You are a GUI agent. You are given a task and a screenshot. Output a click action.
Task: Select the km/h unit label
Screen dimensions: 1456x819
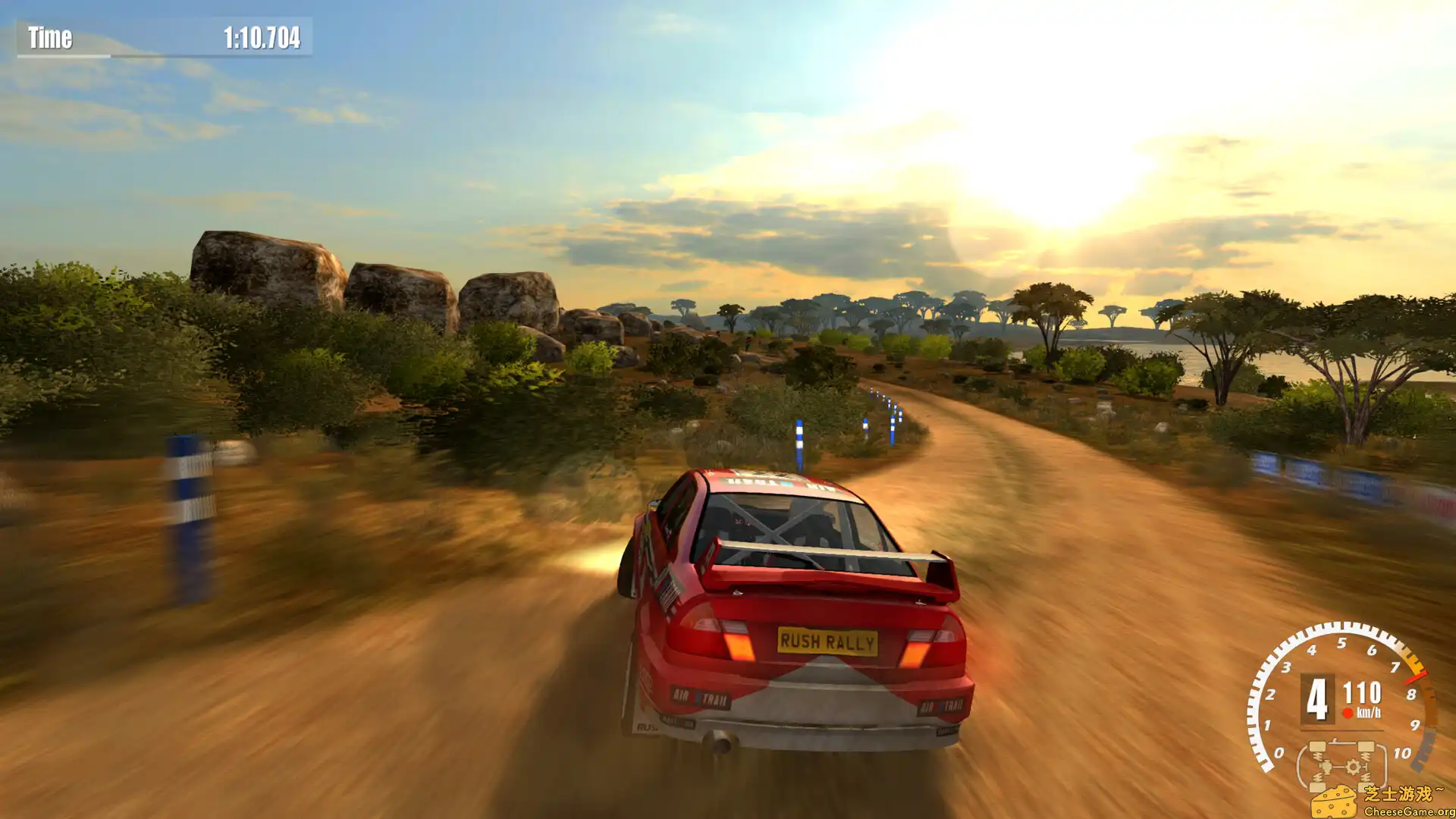(1369, 712)
